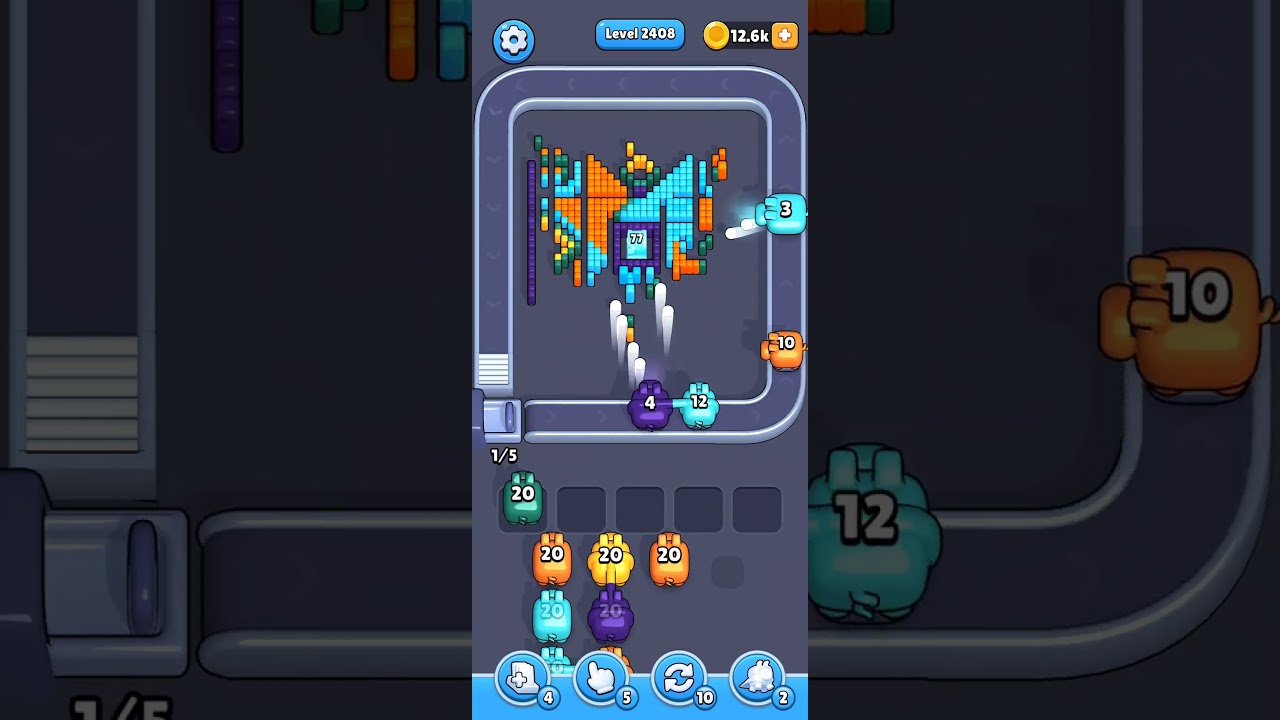Open the coin top-up plus button
1280x720 pixels.
click(x=785, y=35)
